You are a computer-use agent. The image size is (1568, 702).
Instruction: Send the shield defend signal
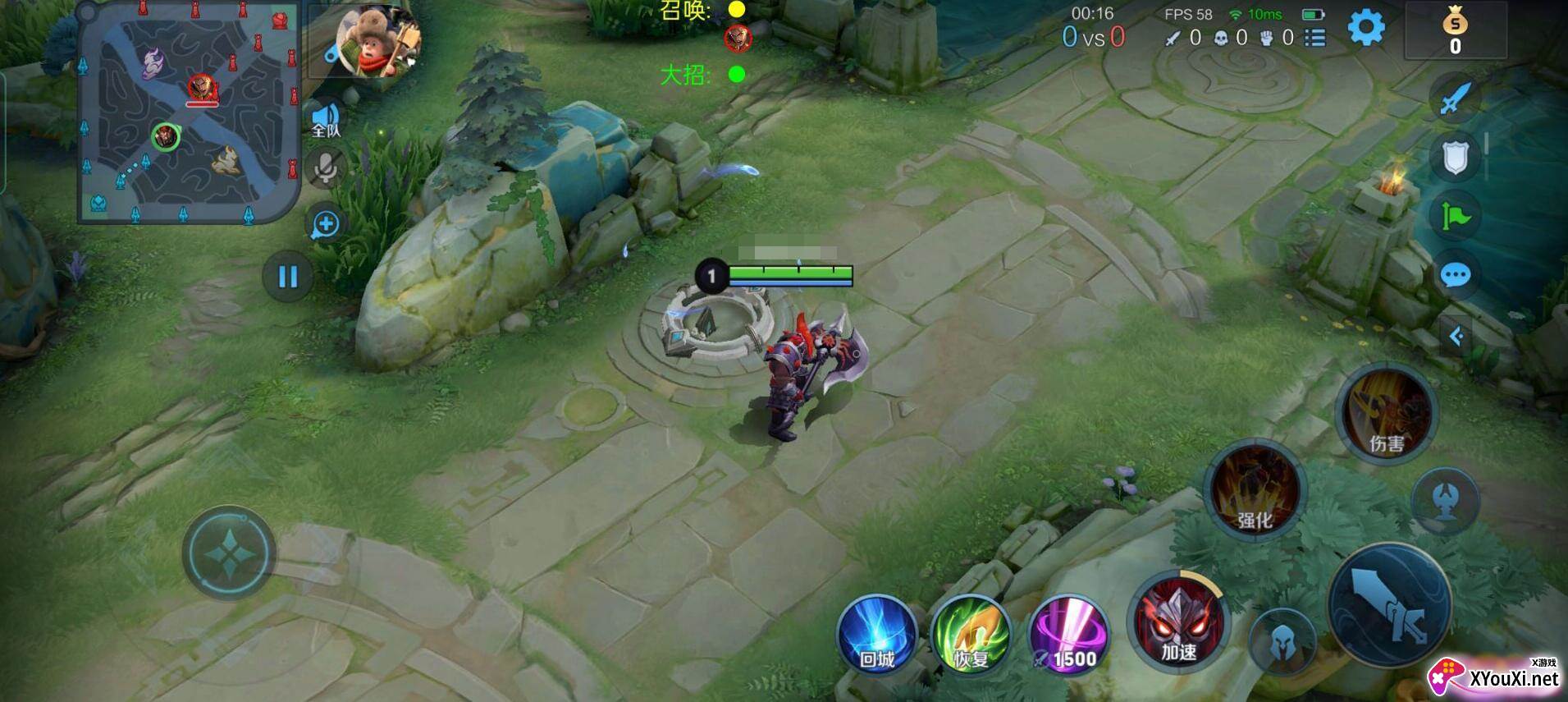coord(1455,157)
